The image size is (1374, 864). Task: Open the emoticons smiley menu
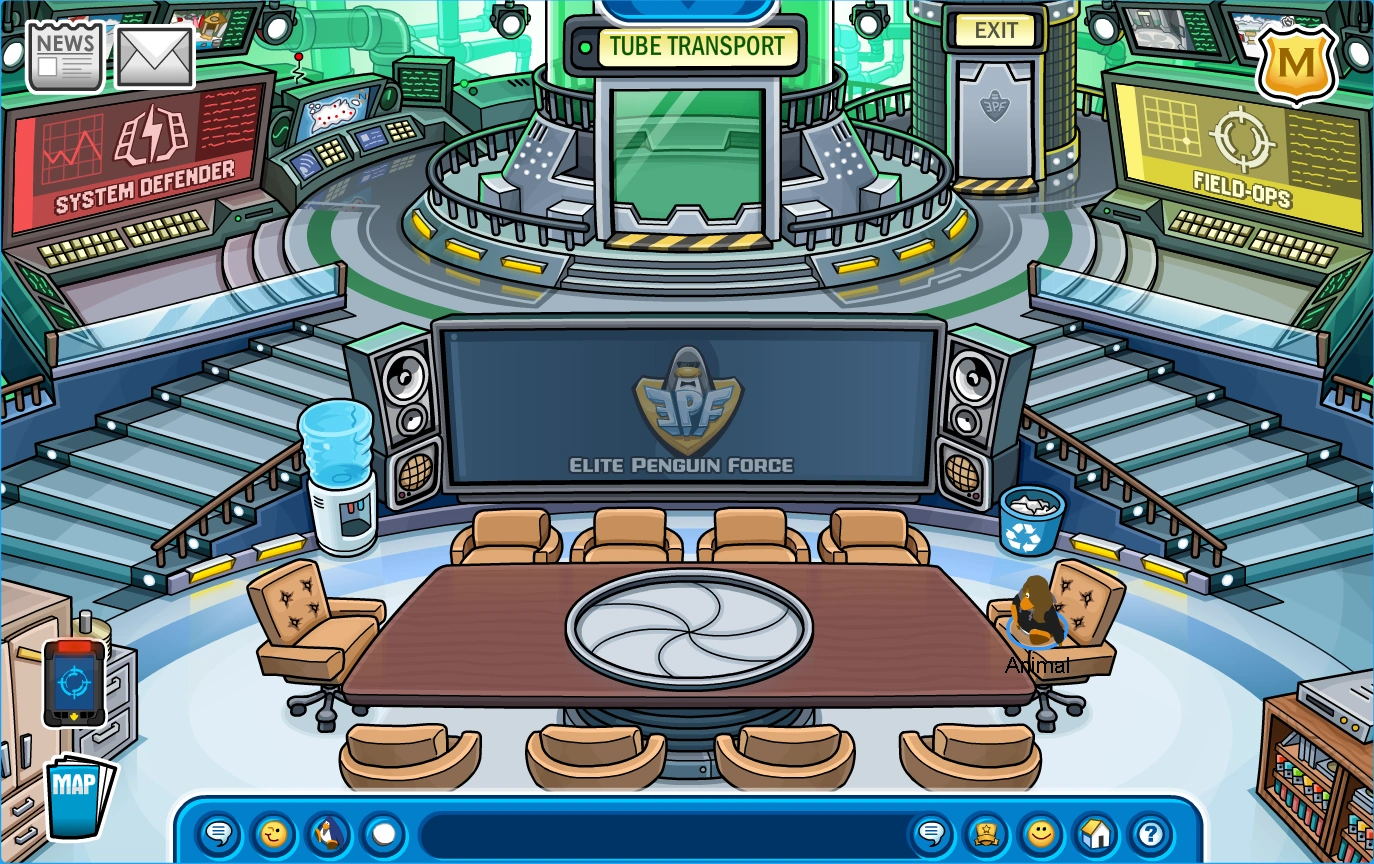(x=1040, y=832)
